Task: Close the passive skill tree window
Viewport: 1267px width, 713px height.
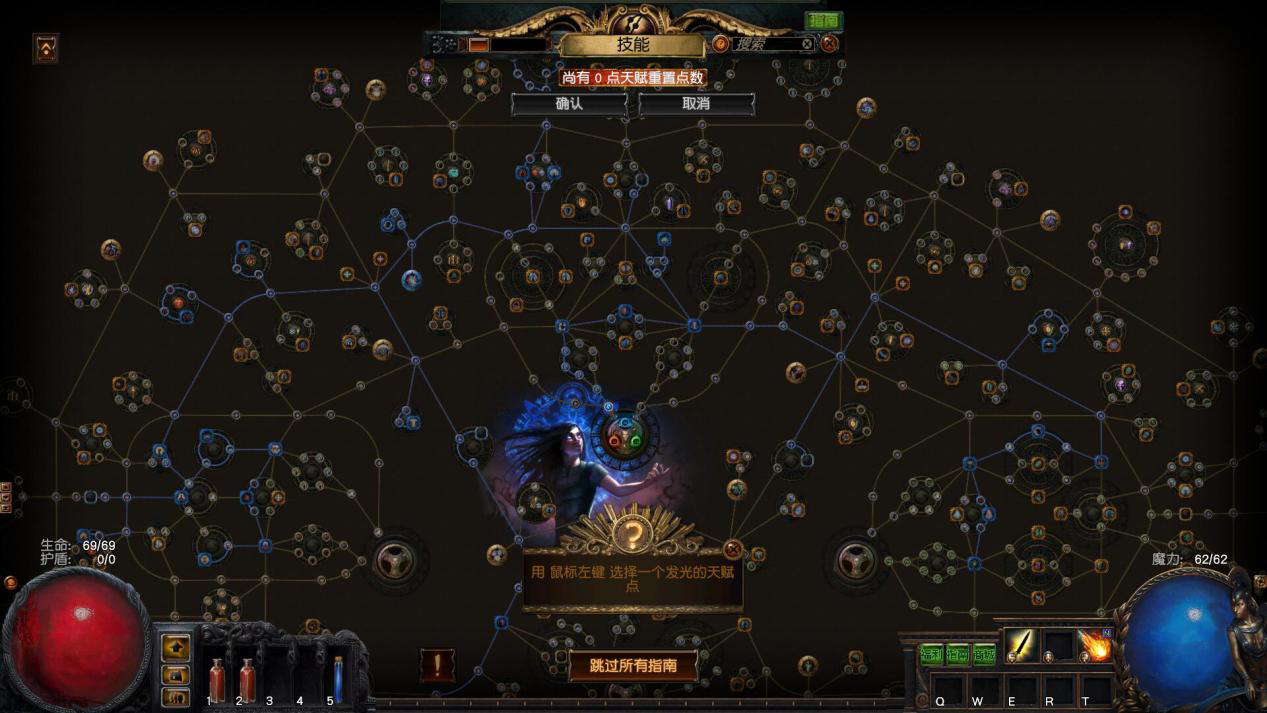Action: tap(829, 44)
